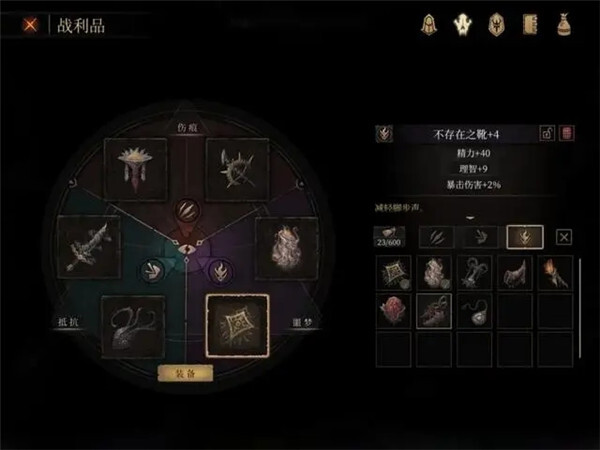600x450 pixels.
Task: Select the tentacle creature trophy slot
Action: (x=135, y=324)
